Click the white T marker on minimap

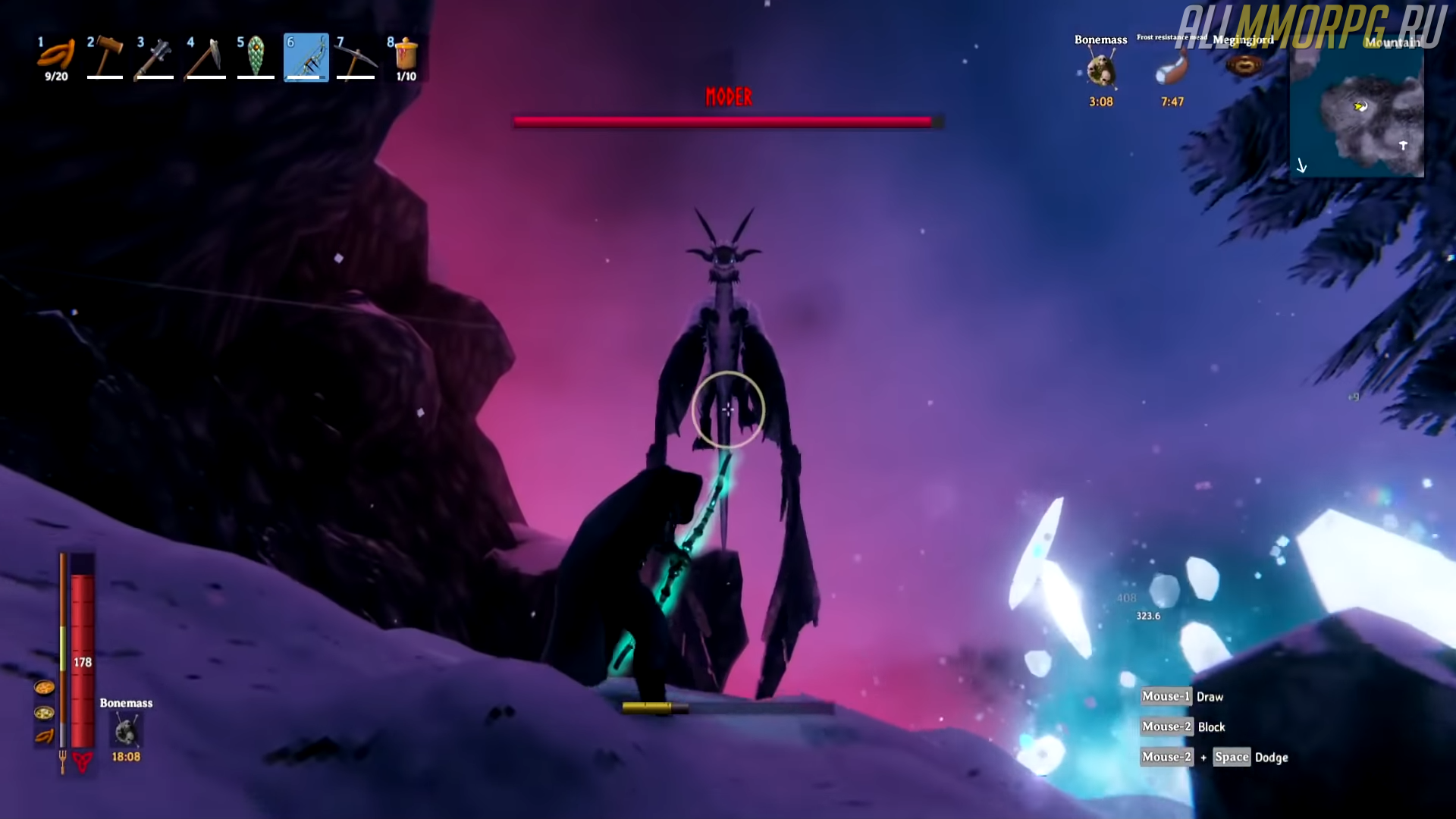point(1403,146)
